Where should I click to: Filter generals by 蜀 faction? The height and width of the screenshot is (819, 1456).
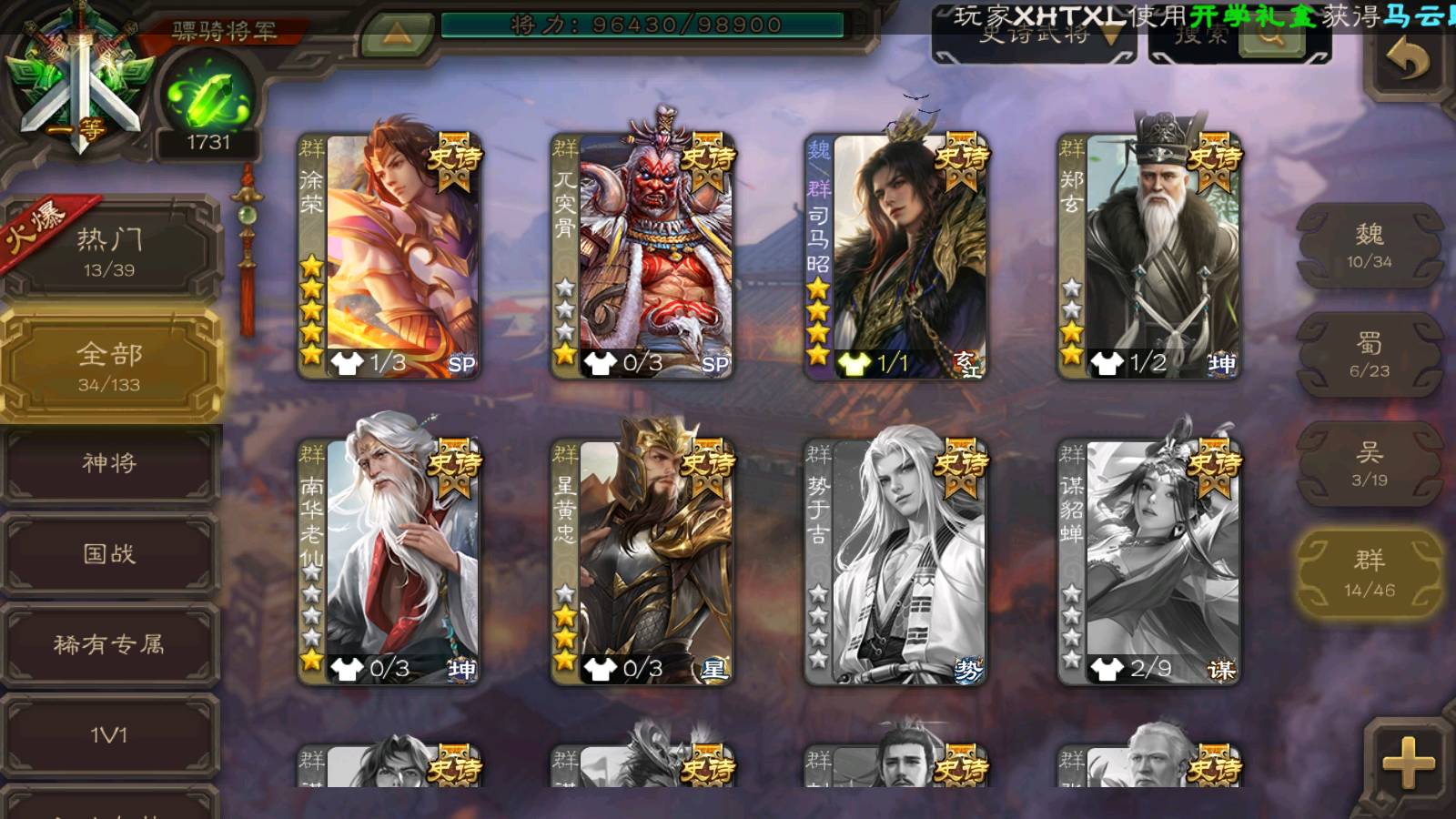[1370, 355]
